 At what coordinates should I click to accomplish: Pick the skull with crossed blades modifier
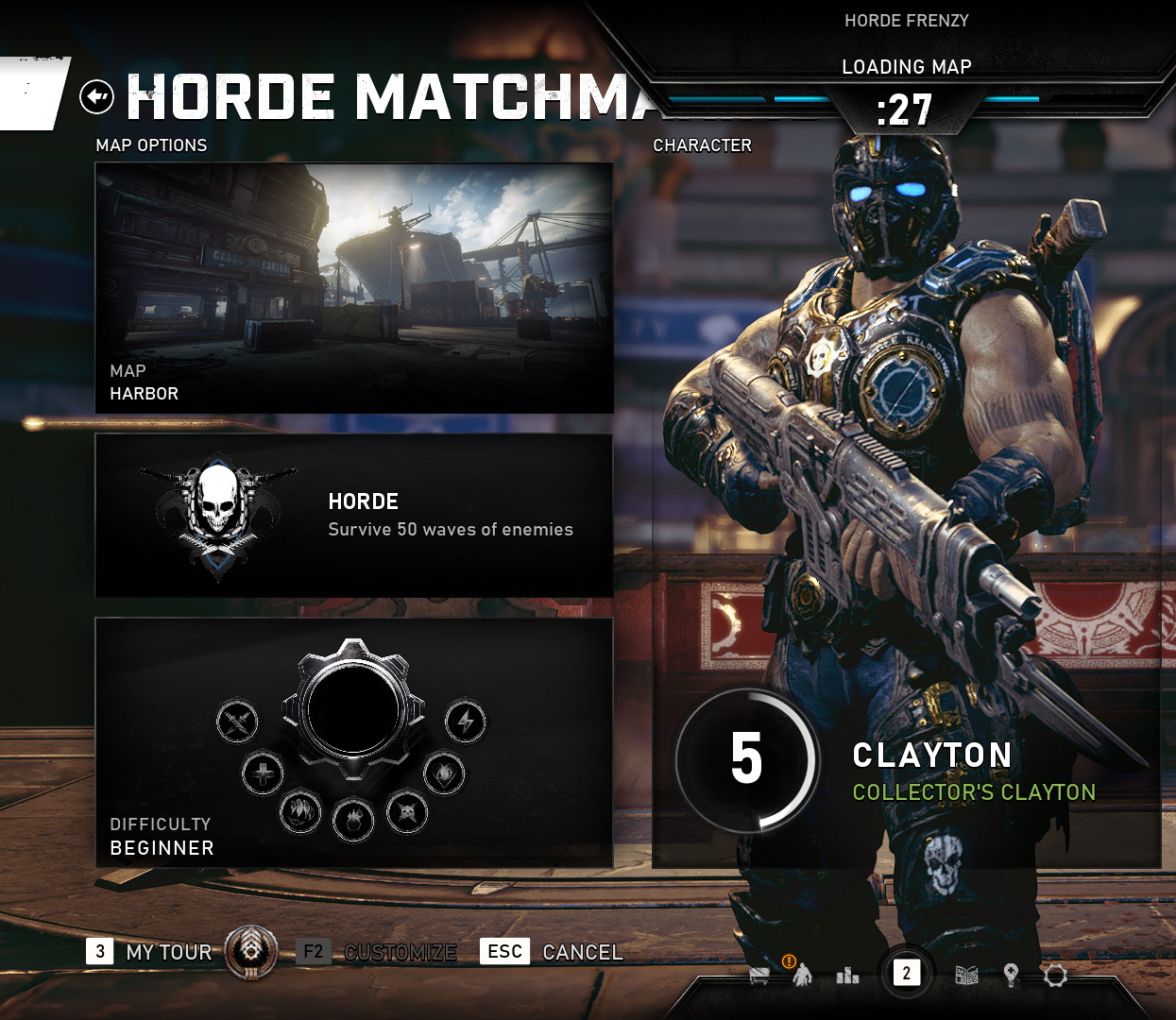pos(407,811)
